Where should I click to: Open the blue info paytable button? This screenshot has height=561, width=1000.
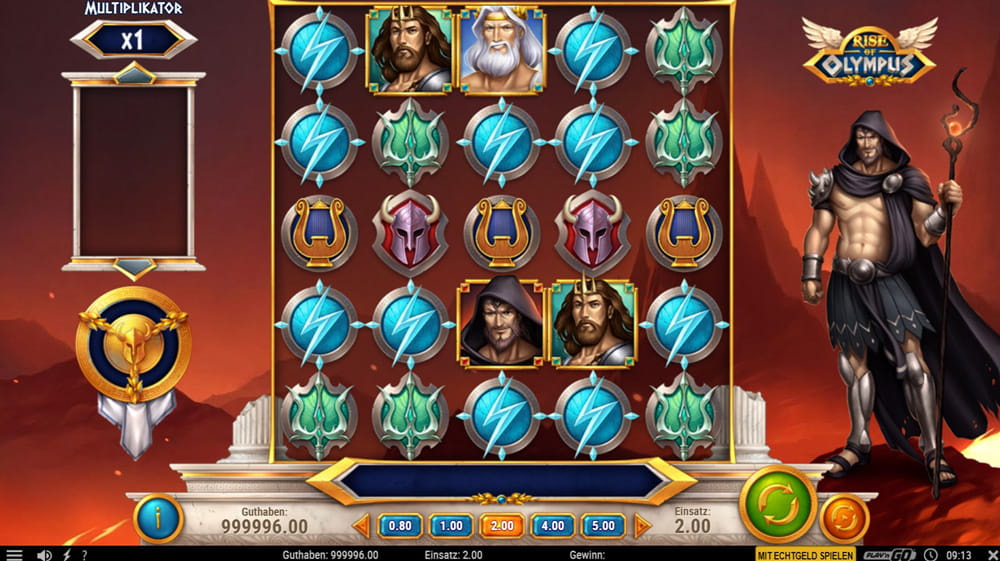[158, 517]
